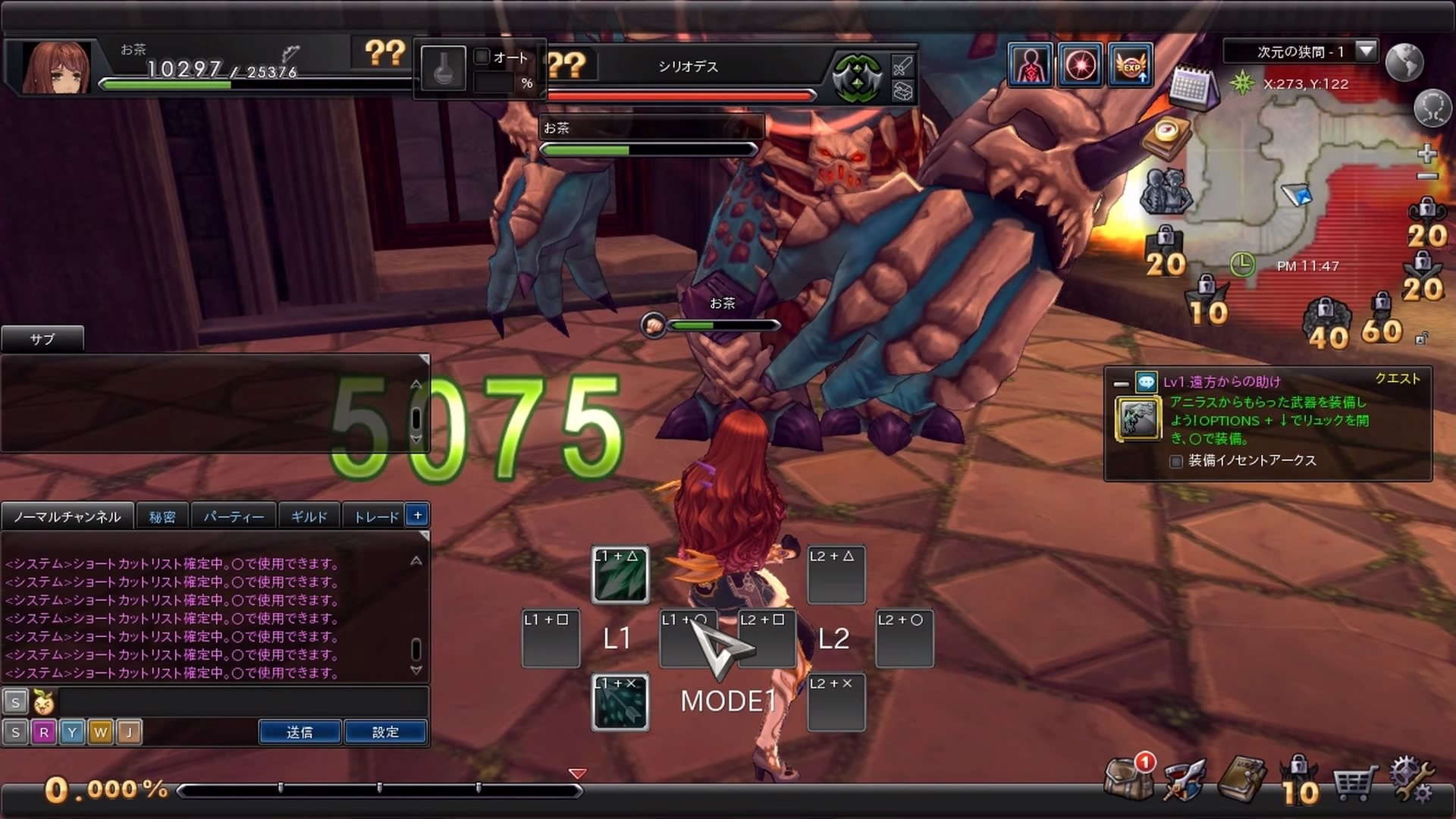Toggle the オート auto potion checkbox
The width and height of the screenshot is (1456, 819).
pyautogui.click(x=482, y=57)
